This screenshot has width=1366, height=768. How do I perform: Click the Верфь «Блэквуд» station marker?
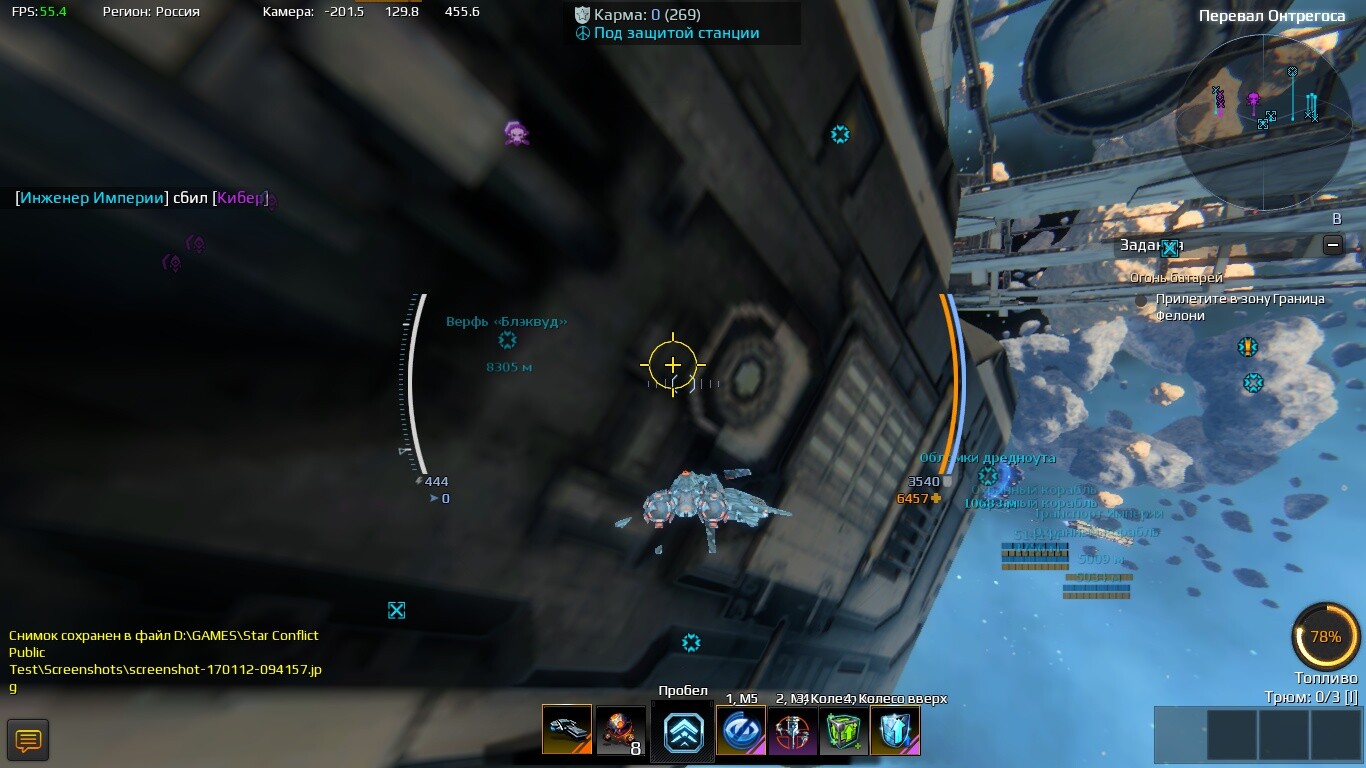coord(507,341)
